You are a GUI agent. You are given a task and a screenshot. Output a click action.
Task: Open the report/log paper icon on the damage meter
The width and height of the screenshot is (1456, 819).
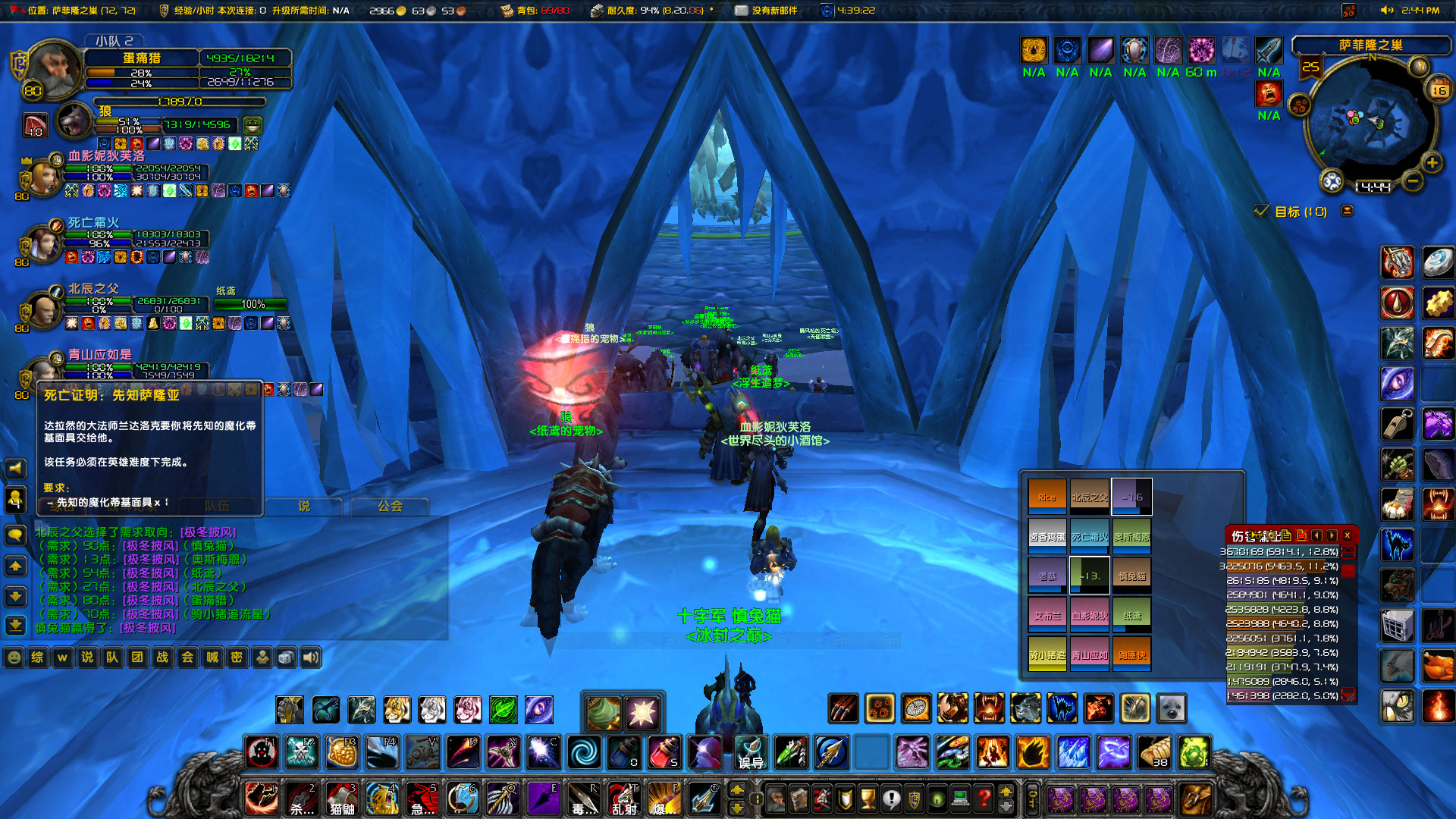[x=1286, y=535]
